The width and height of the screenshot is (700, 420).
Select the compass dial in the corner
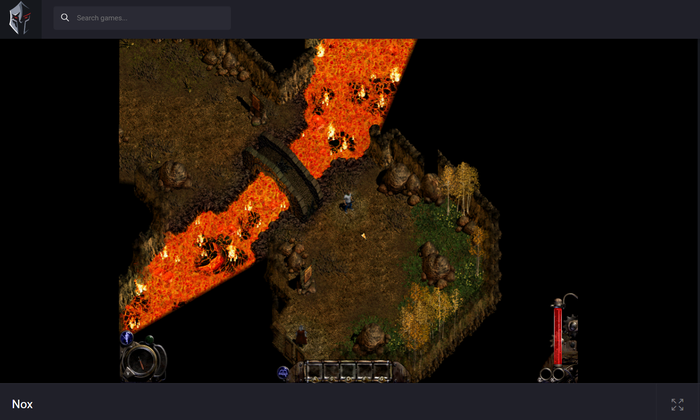[x=141, y=361]
